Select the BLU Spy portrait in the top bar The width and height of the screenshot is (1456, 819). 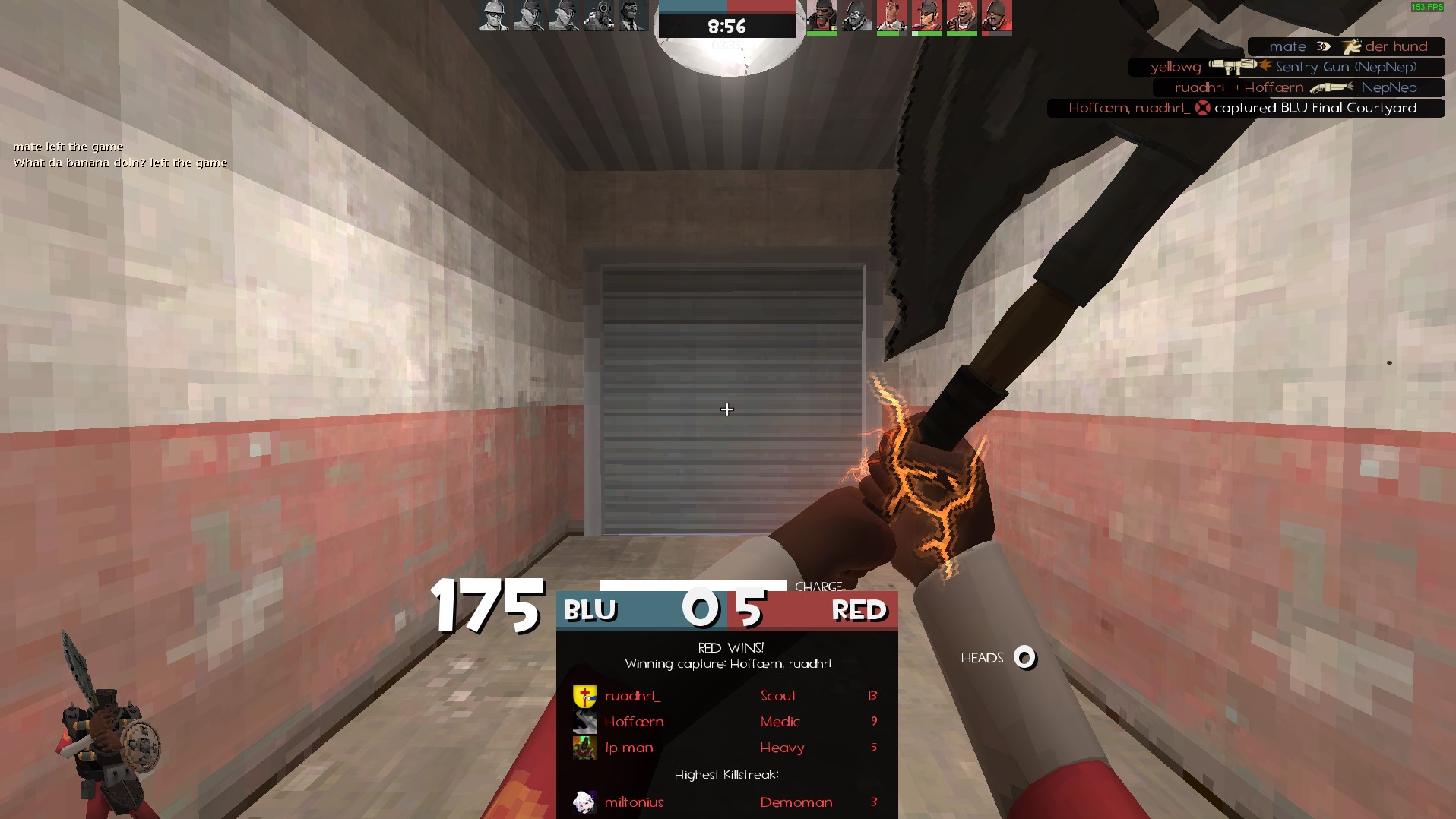click(632, 16)
